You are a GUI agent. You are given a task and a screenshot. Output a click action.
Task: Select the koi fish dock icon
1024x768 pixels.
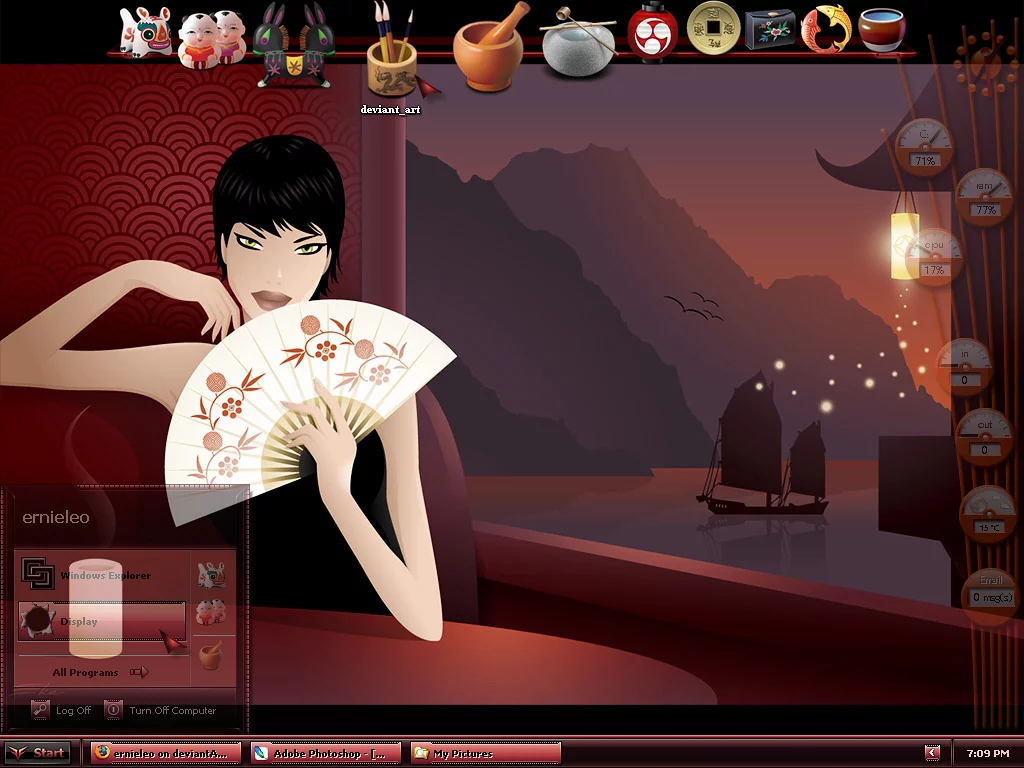click(x=826, y=28)
